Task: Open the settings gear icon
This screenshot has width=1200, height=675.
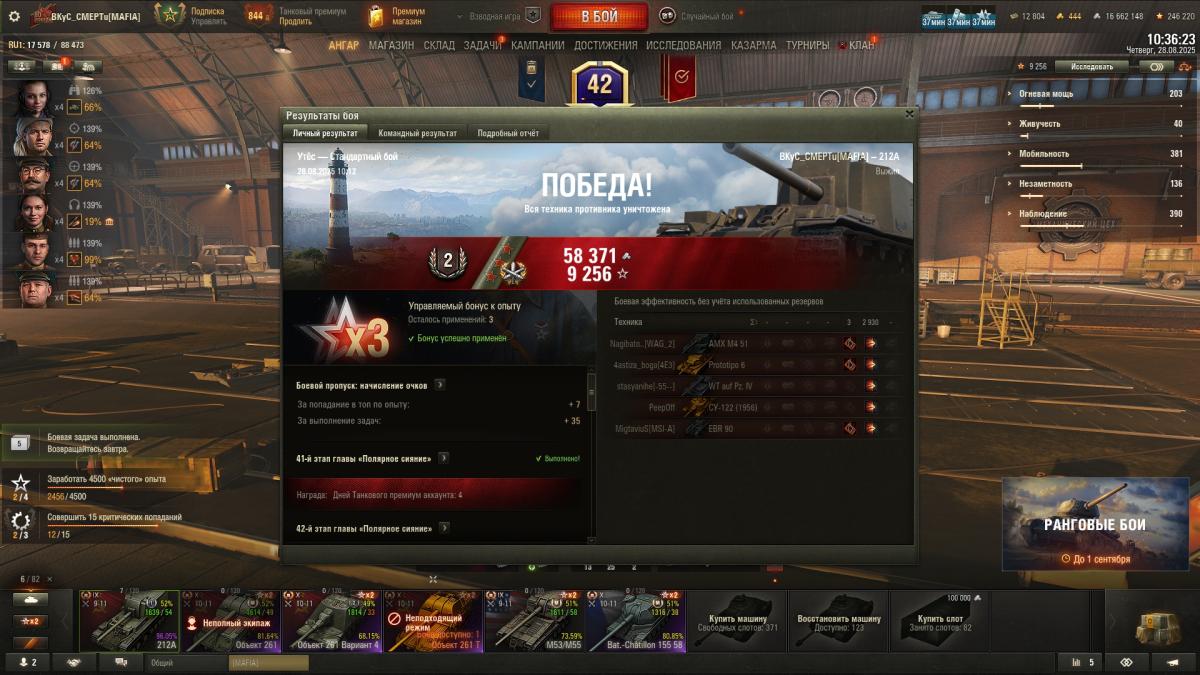Action: (x=14, y=16)
